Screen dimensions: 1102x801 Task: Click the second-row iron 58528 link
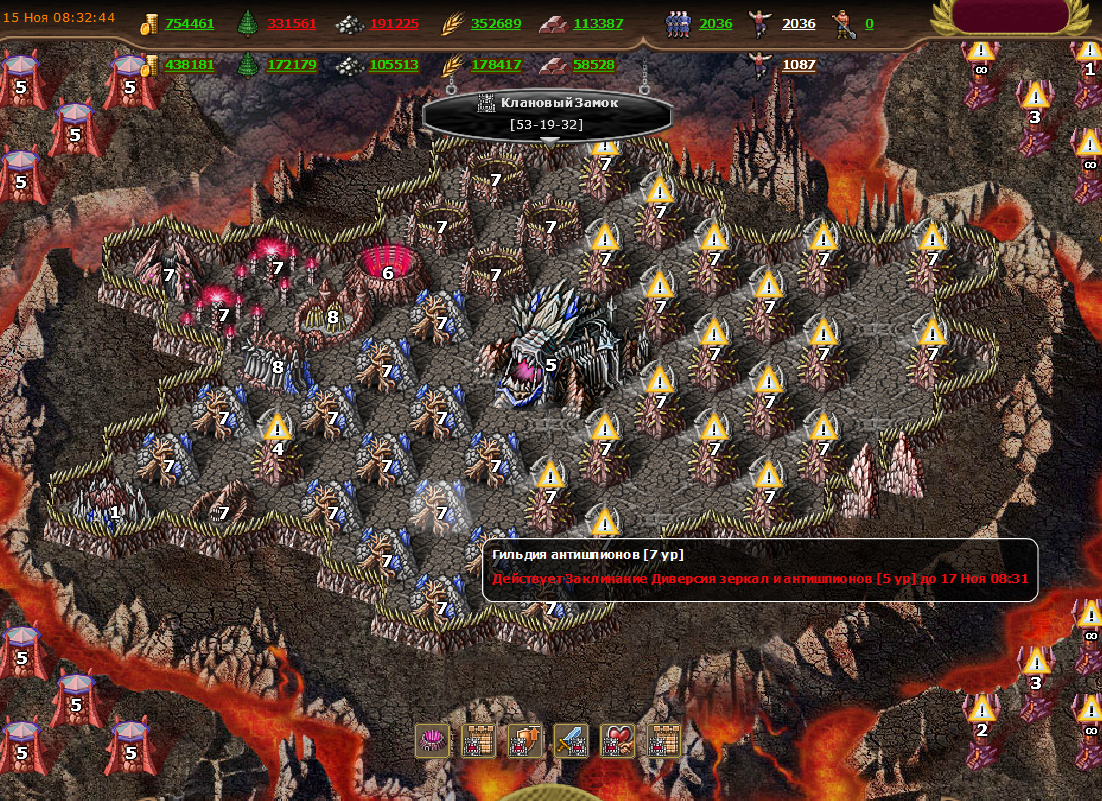(594, 65)
